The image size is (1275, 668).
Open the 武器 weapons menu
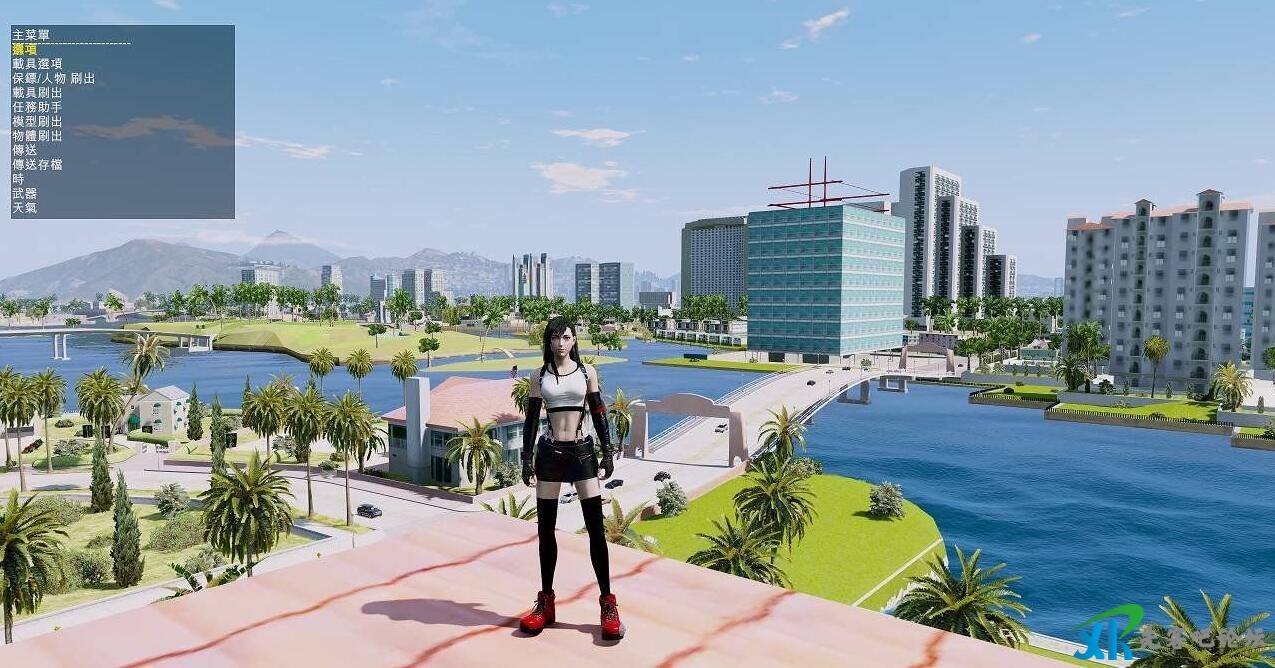(24, 194)
